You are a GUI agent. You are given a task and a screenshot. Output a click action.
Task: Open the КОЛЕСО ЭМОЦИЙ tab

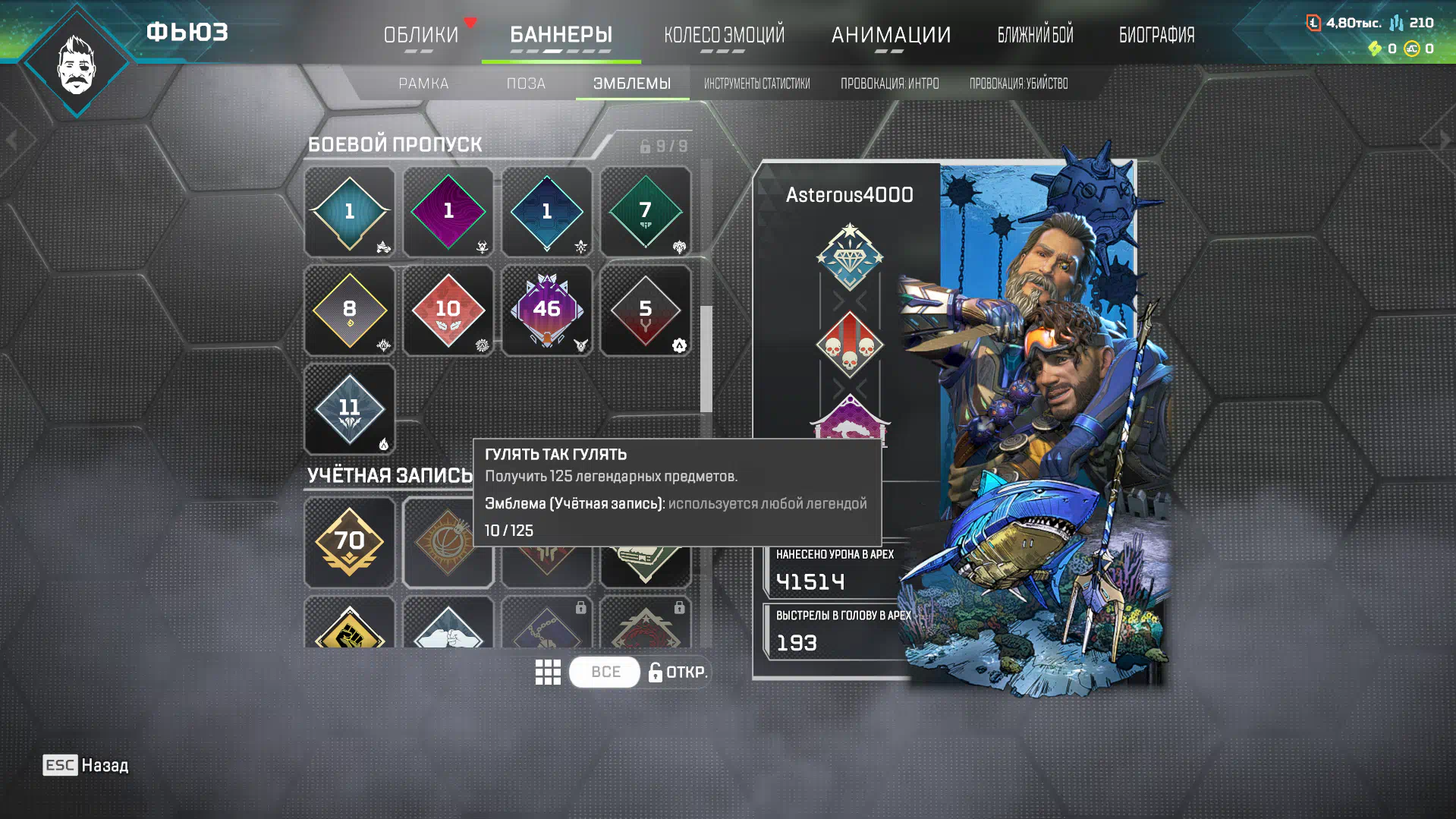point(724,35)
